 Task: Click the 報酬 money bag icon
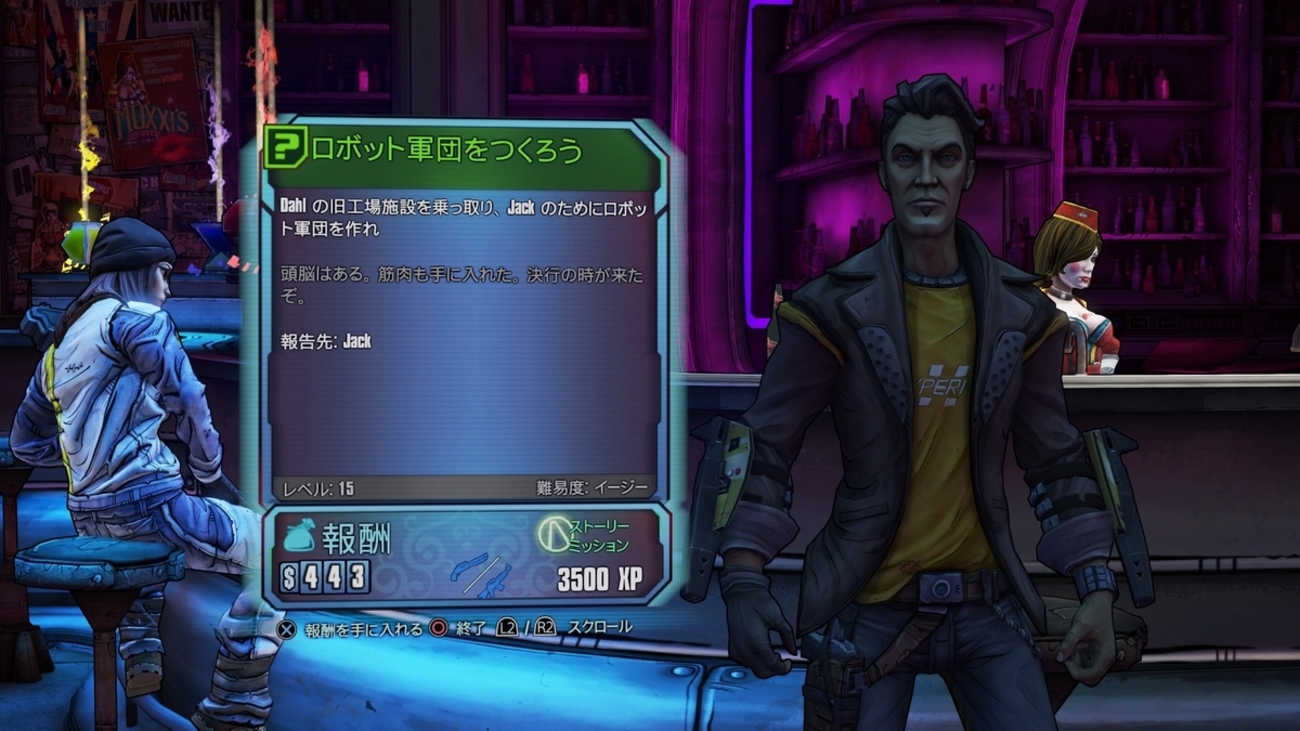[x=296, y=537]
